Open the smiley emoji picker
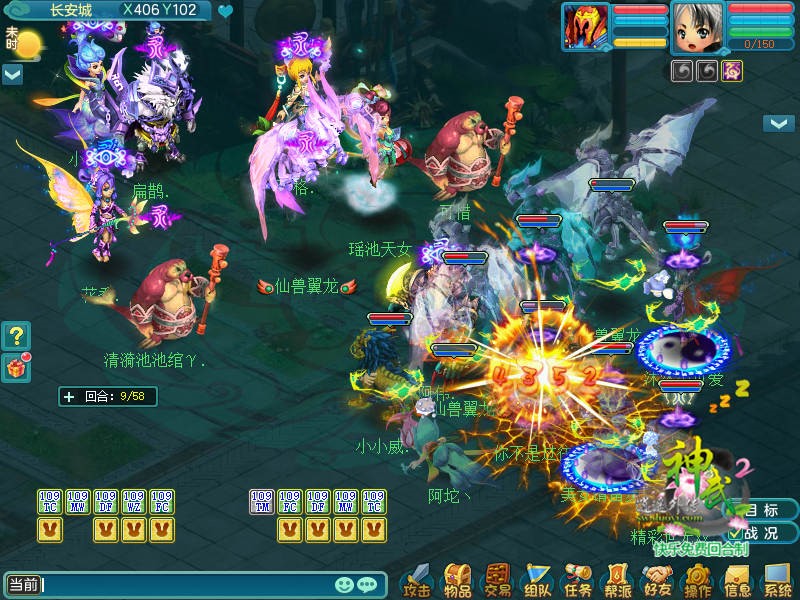The height and width of the screenshot is (600, 800). click(344, 585)
